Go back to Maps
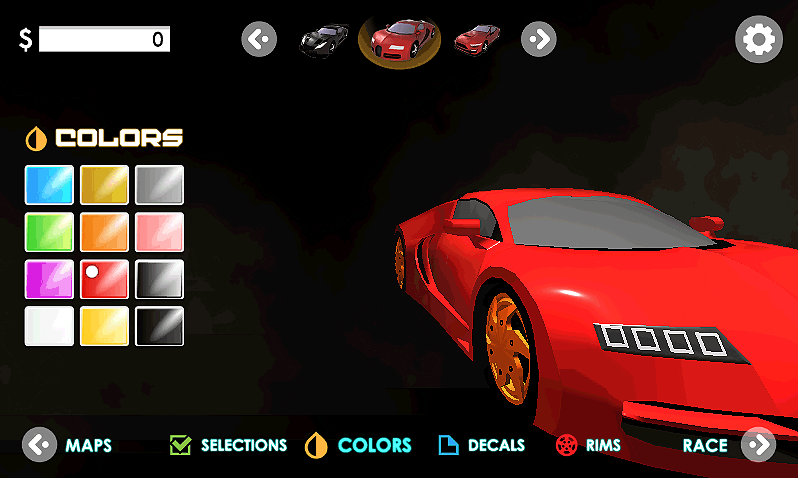This screenshot has width=798, height=478. click(68, 445)
